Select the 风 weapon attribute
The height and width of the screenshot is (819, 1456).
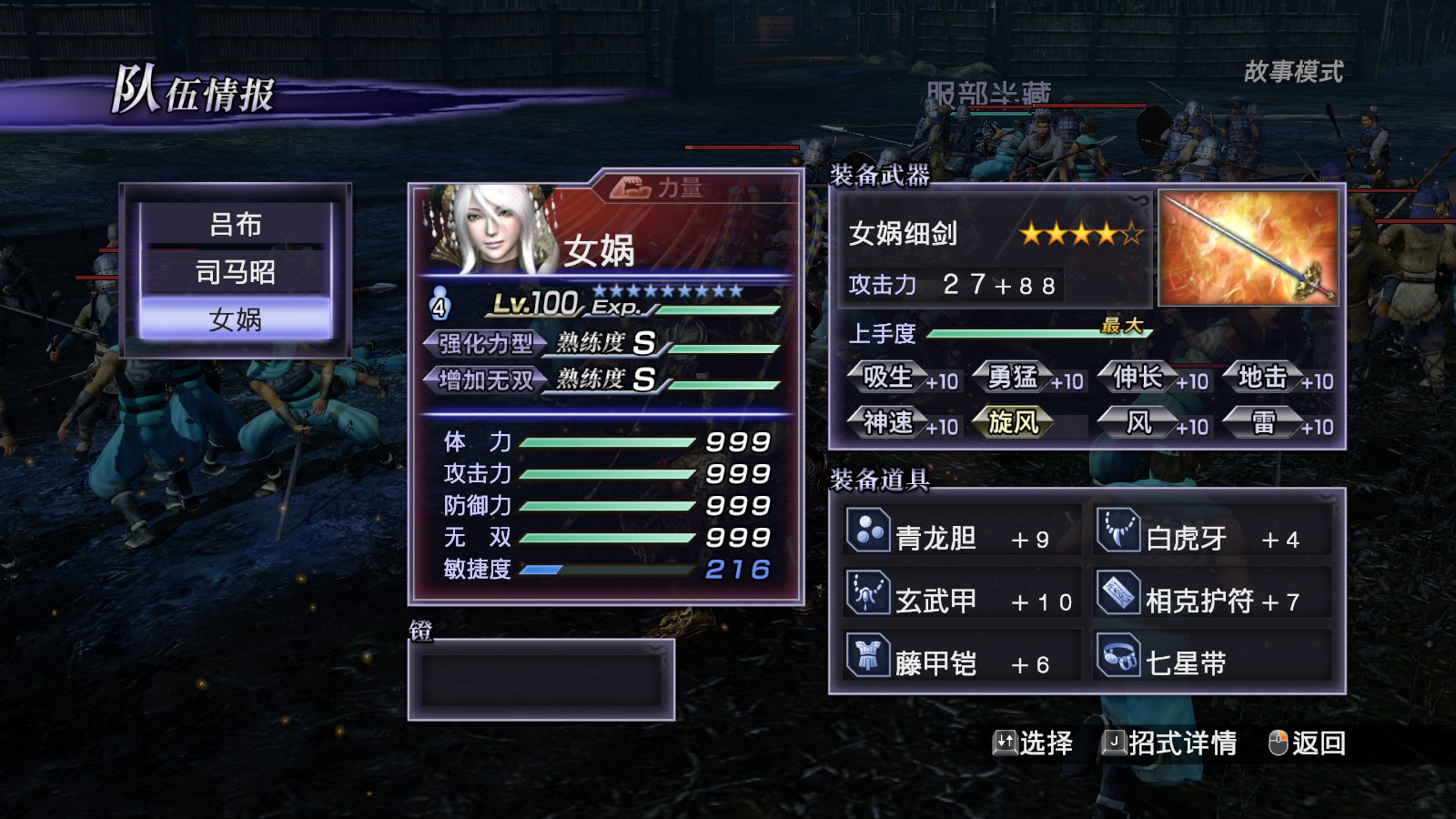point(1151,423)
